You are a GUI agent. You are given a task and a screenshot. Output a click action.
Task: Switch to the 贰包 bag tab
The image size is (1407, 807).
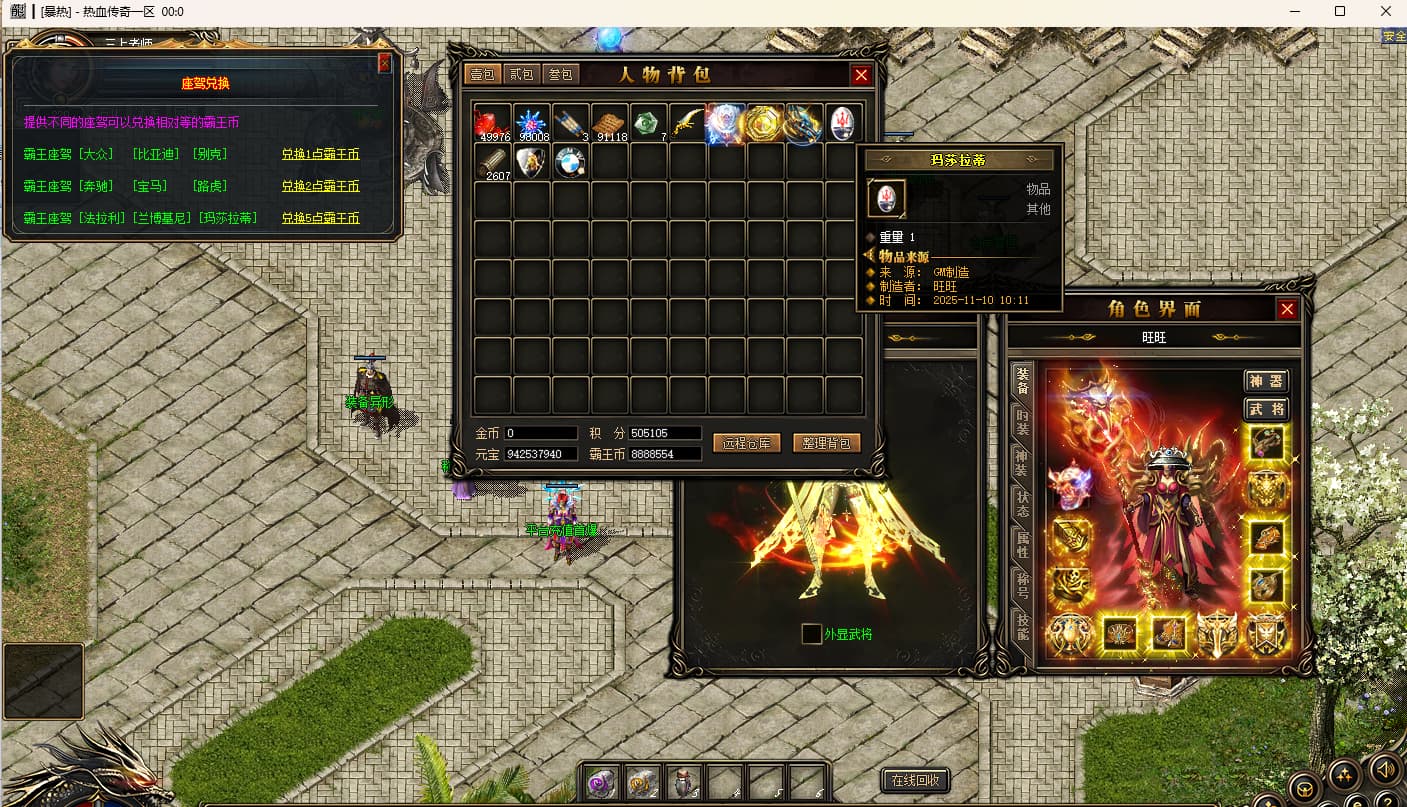[x=522, y=75]
